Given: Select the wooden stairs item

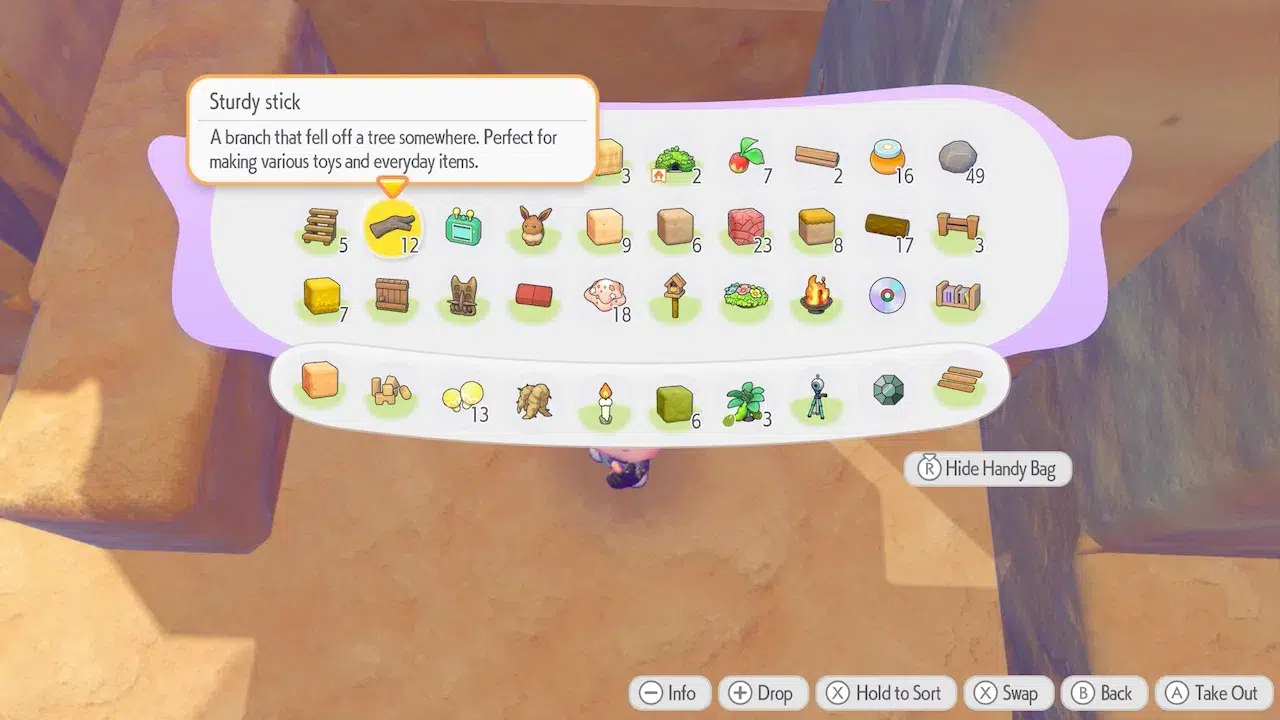Looking at the screenshot, I should tap(321, 226).
